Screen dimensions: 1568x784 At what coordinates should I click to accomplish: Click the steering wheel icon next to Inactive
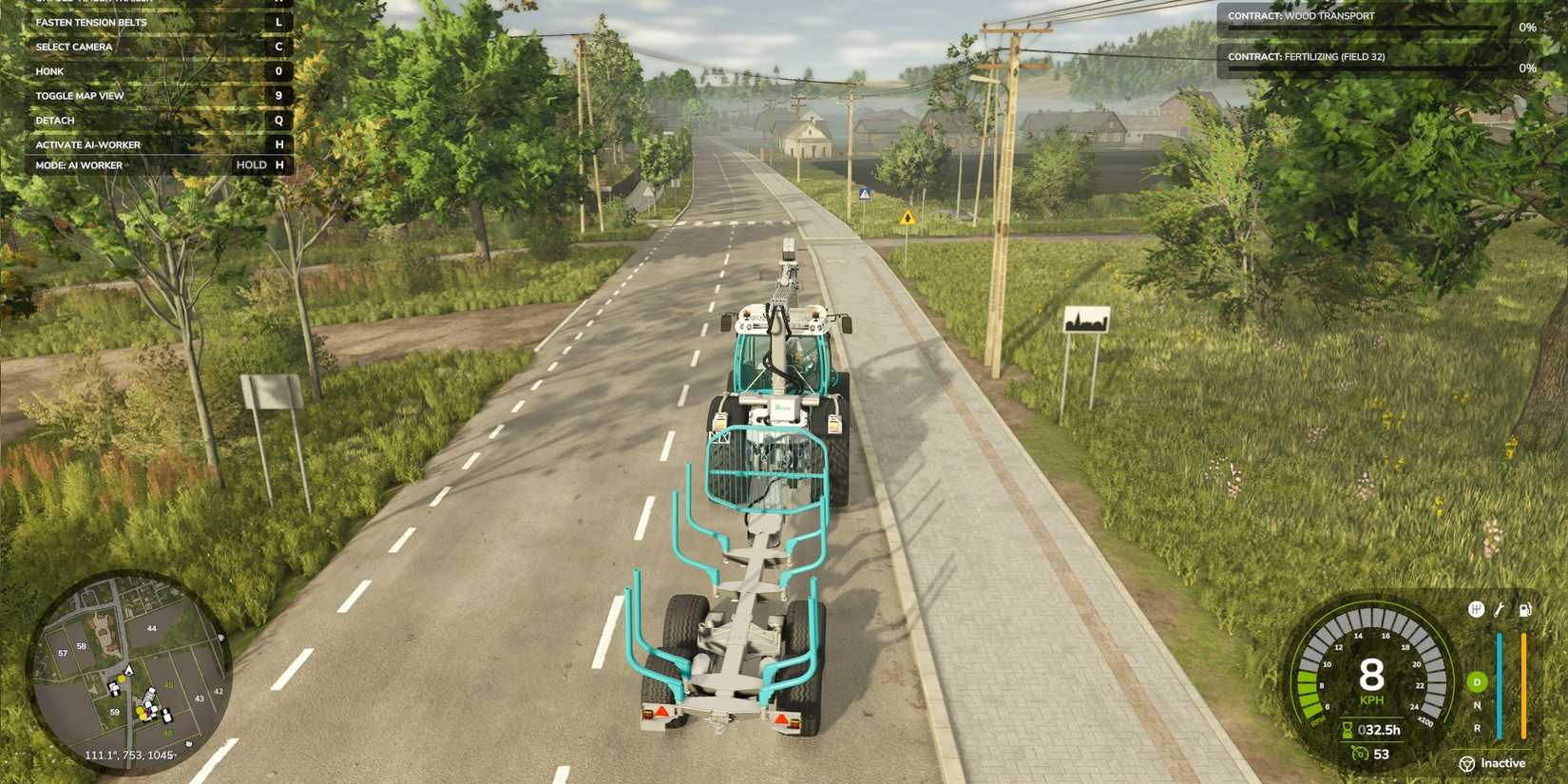[x=1466, y=764]
